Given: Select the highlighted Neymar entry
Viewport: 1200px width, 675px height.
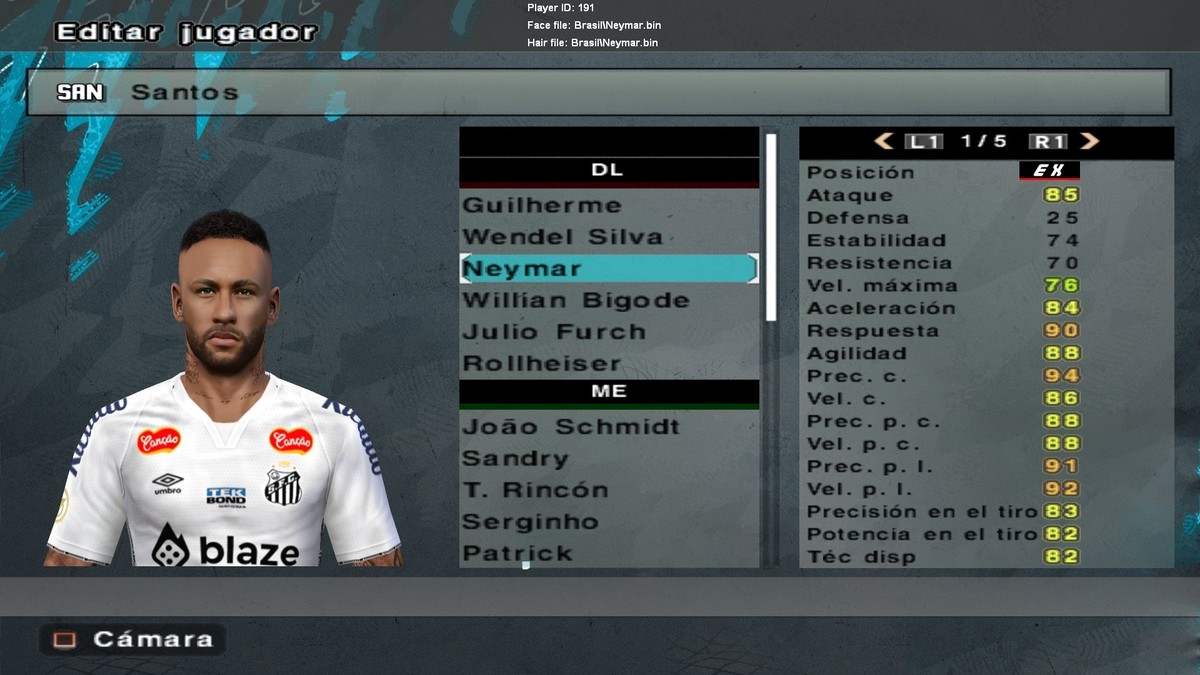Looking at the screenshot, I should coord(608,269).
